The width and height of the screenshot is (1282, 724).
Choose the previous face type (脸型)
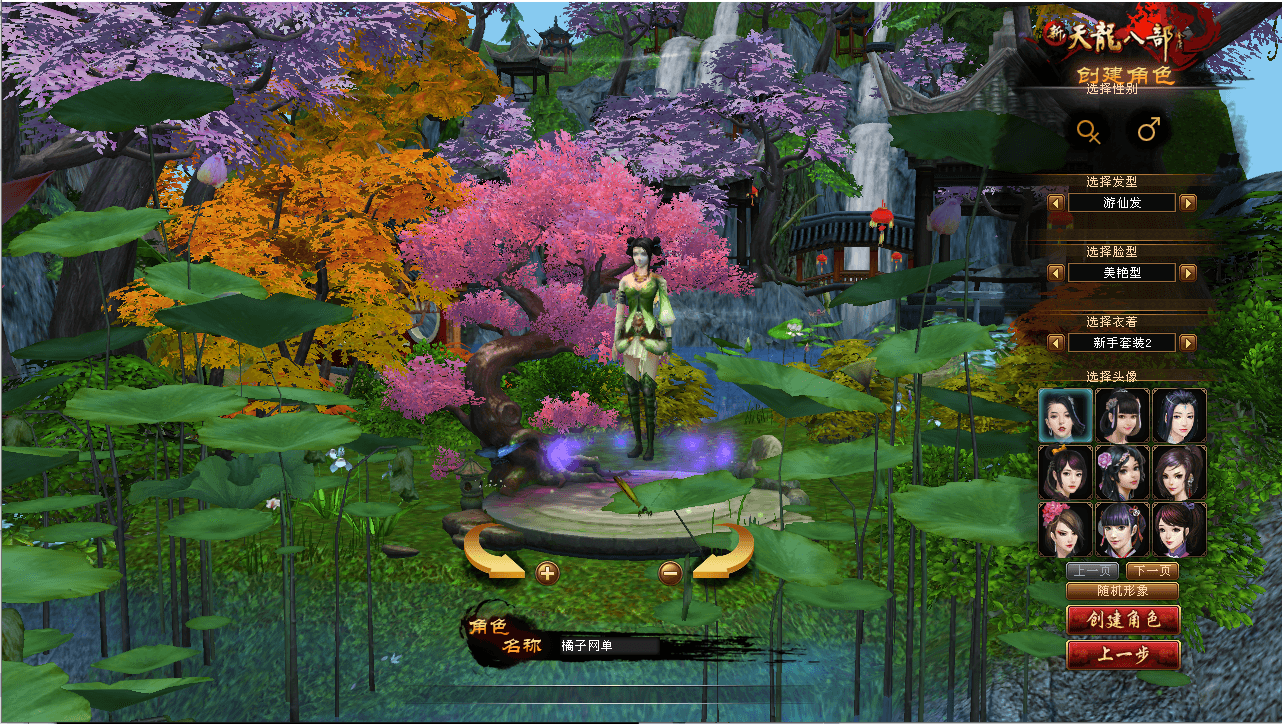(x=1056, y=272)
